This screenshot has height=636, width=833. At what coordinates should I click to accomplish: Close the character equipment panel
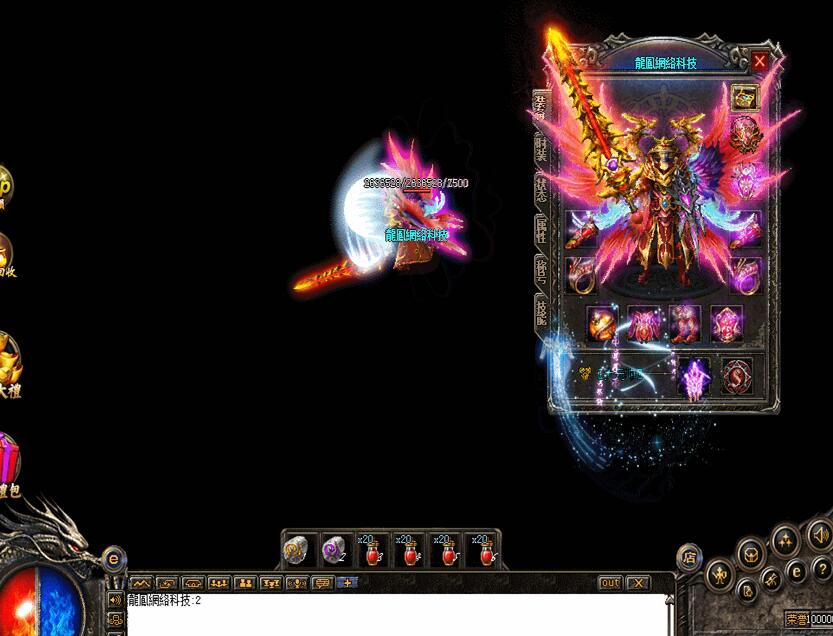pyautogui.click(x=760, y=62)
